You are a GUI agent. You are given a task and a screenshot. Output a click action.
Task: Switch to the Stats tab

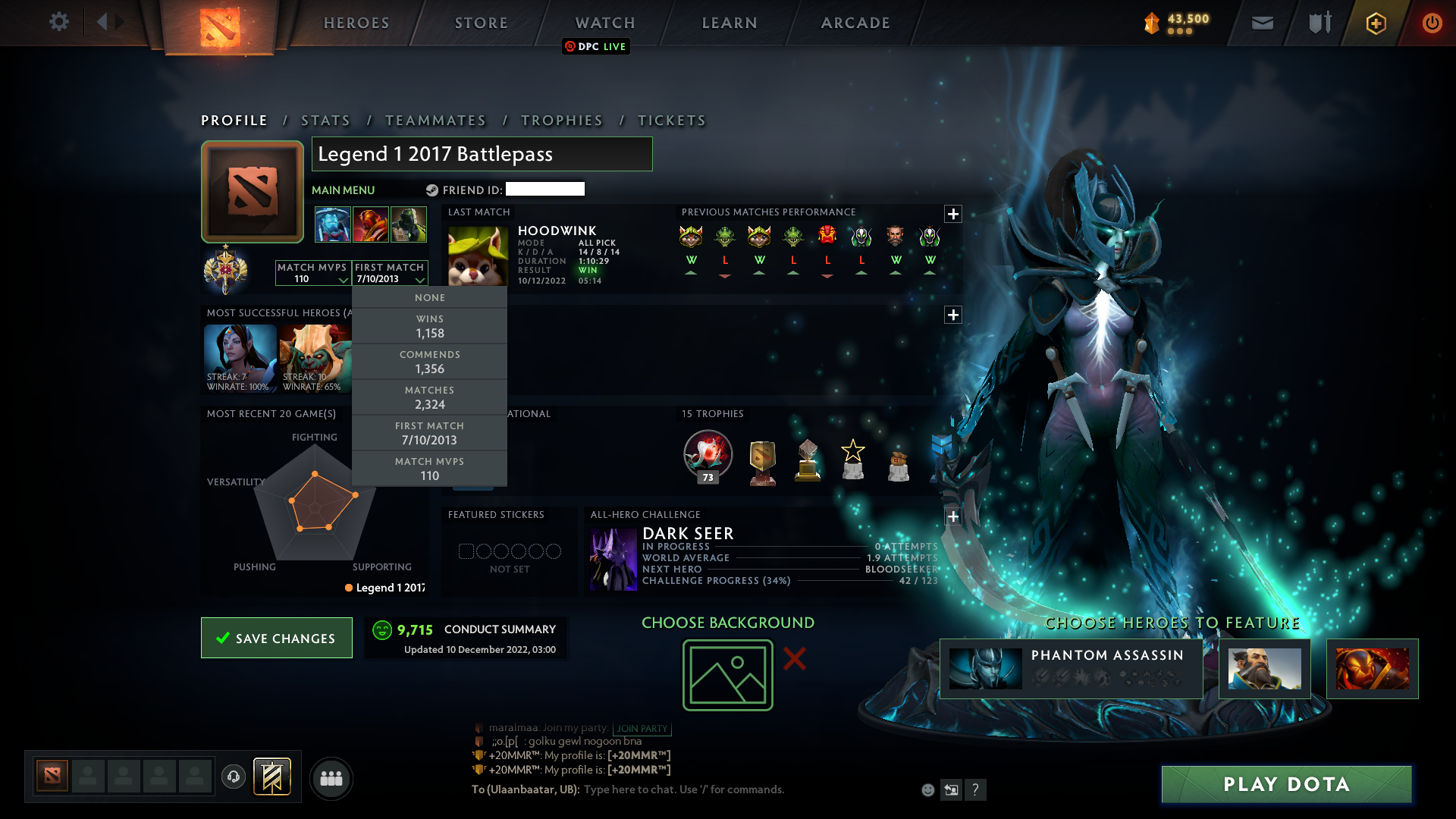coord(325,120)
